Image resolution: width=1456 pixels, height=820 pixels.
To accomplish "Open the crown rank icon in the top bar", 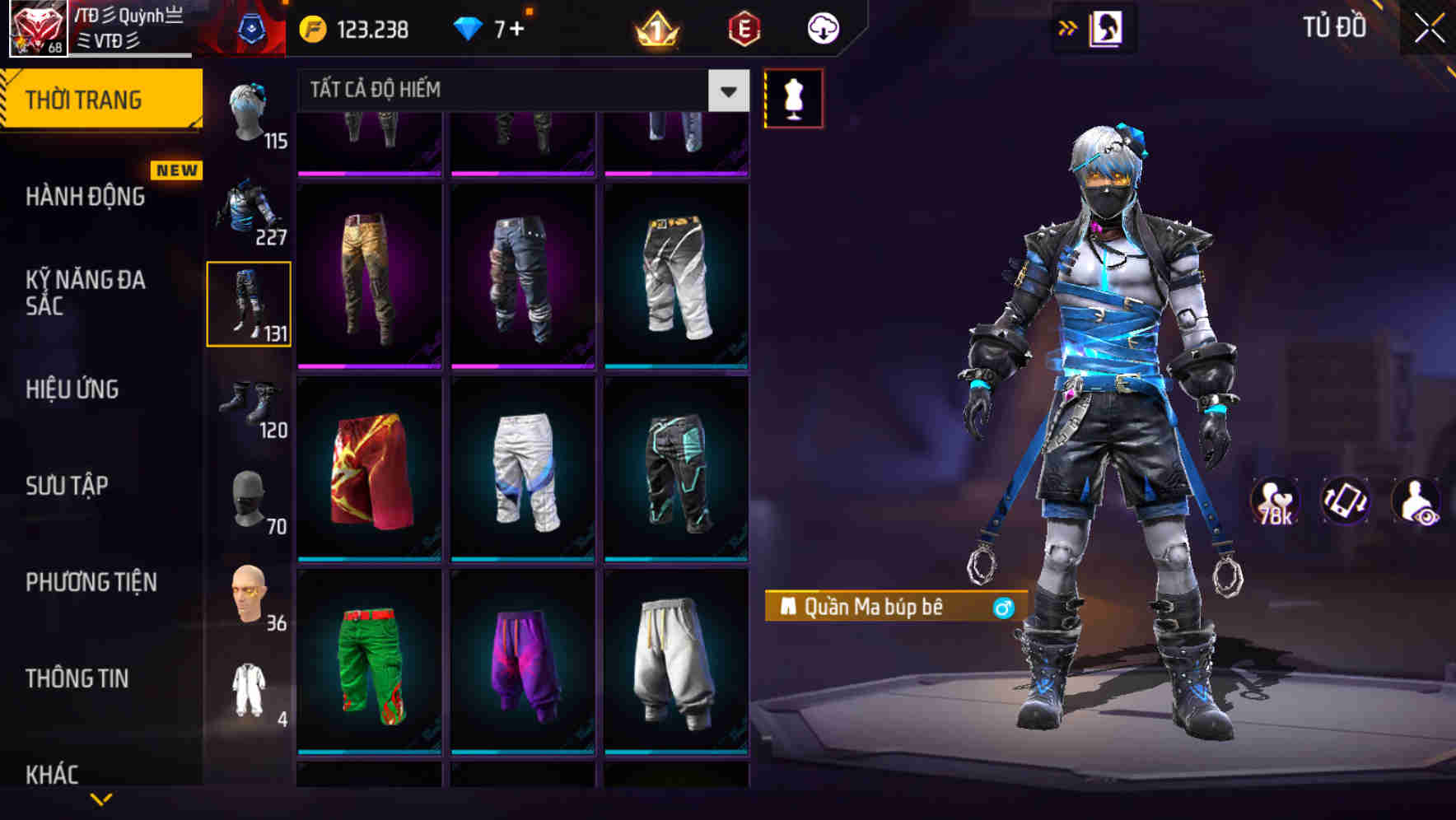I will tap(655, 27).
